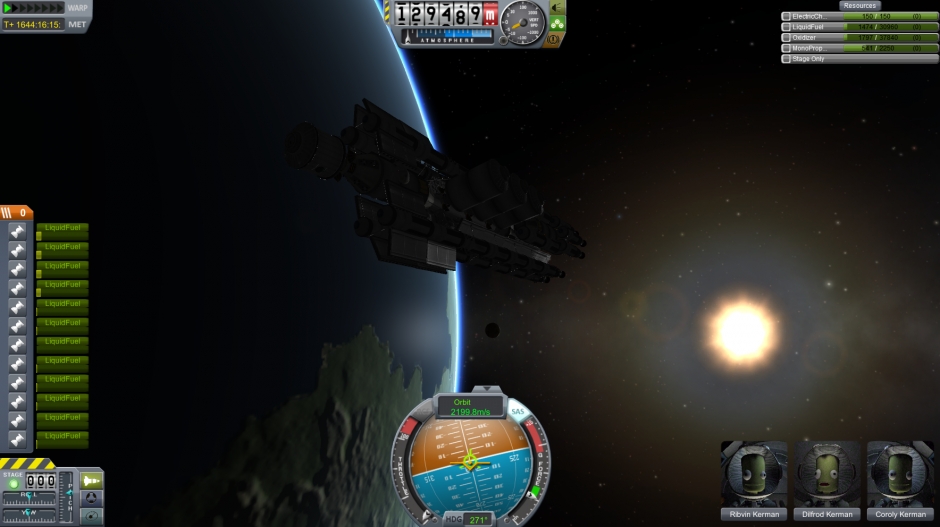940x527 pixels.
Task: Switch to docking mode button
Action: 91,498
